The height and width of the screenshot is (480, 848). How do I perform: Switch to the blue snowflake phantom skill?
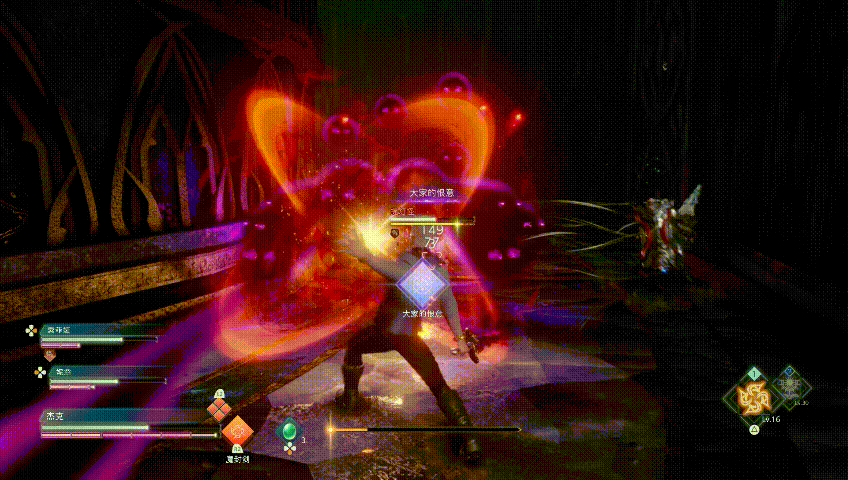(792, 387)
